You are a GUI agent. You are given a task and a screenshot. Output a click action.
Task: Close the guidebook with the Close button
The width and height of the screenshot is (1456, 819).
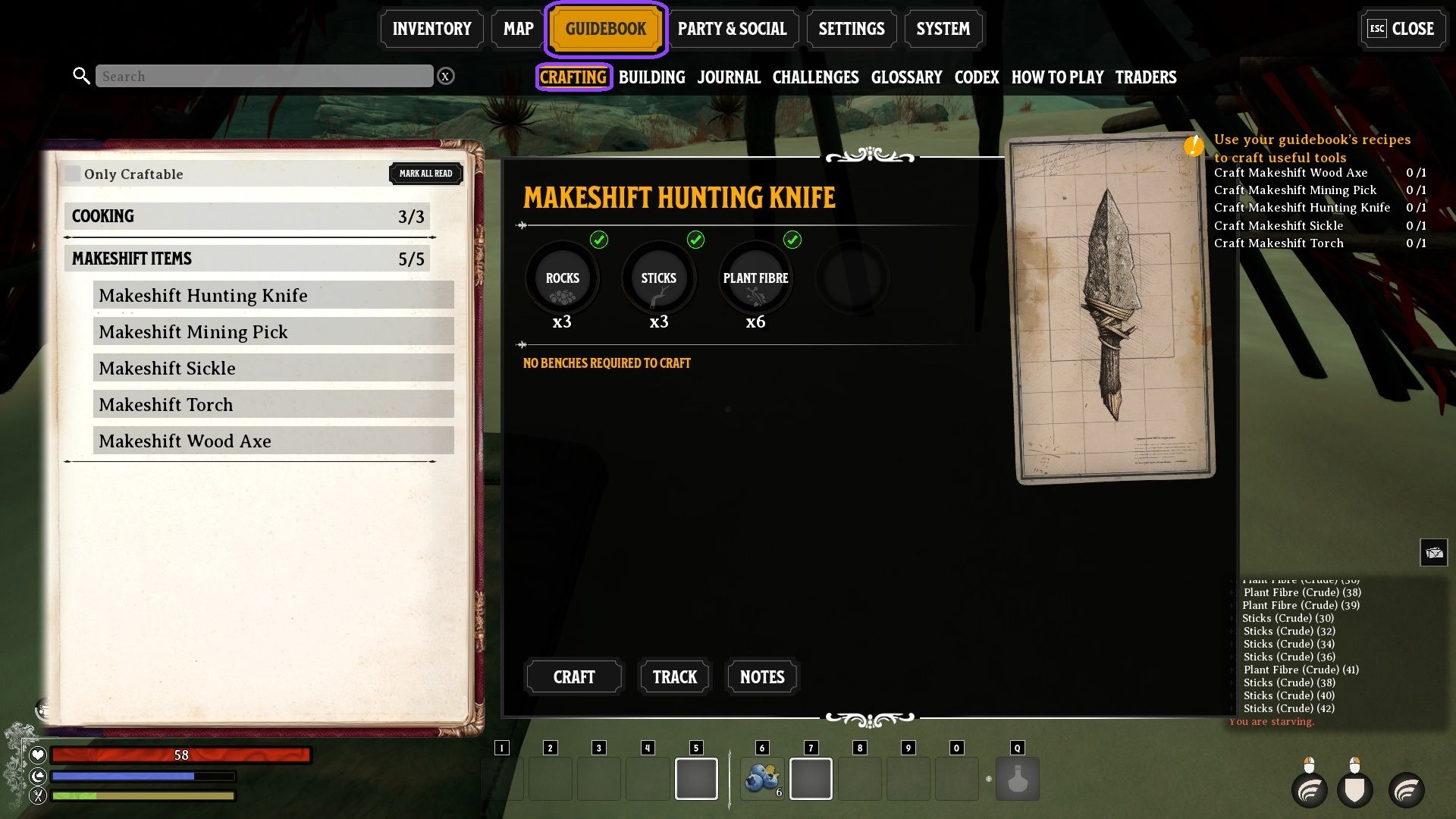(1401, 29)
